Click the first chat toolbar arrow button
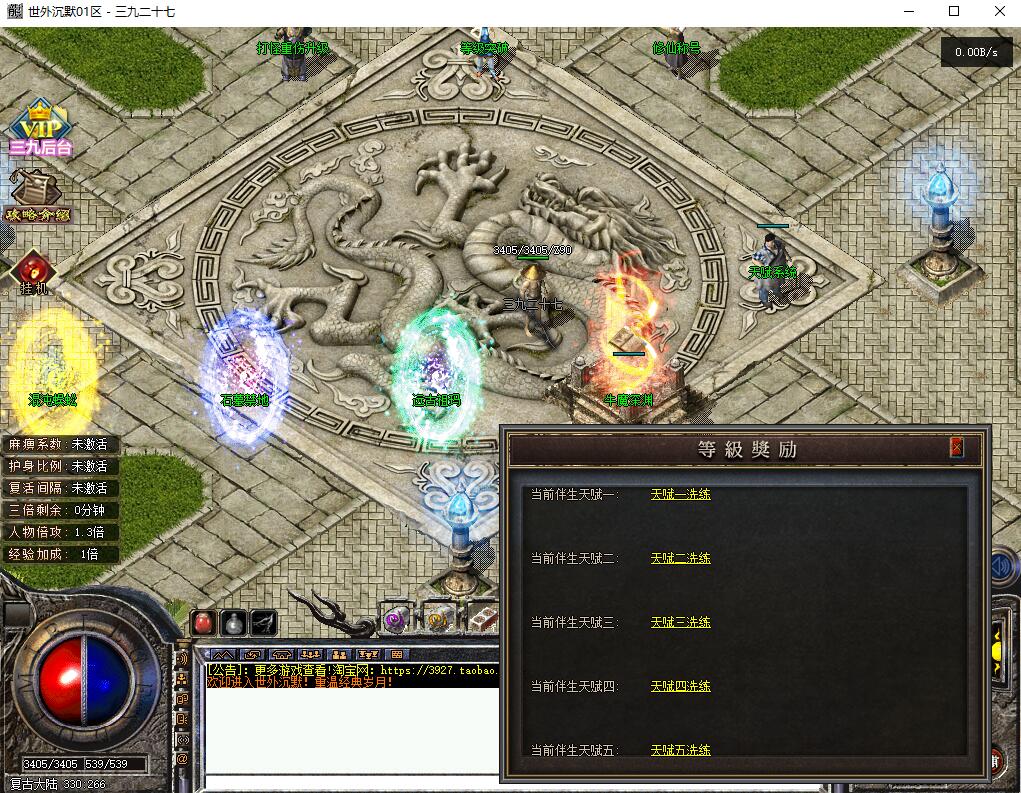This screenshot has width=1021, height=793. coord(221,654)
